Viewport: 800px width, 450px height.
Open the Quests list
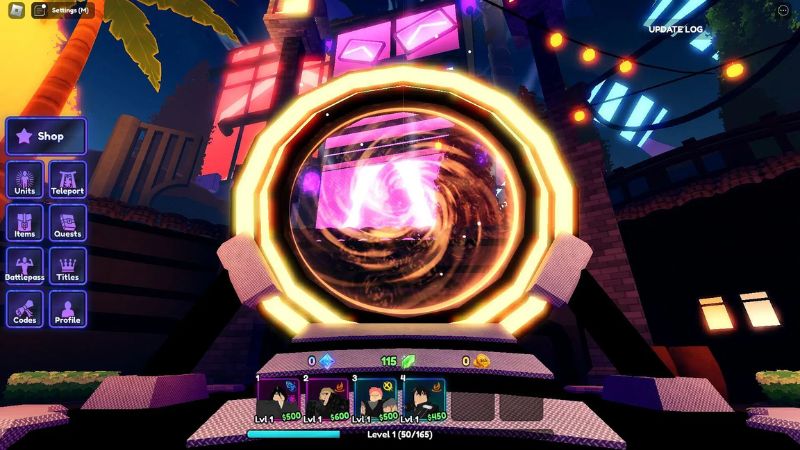tap(68, 223)
